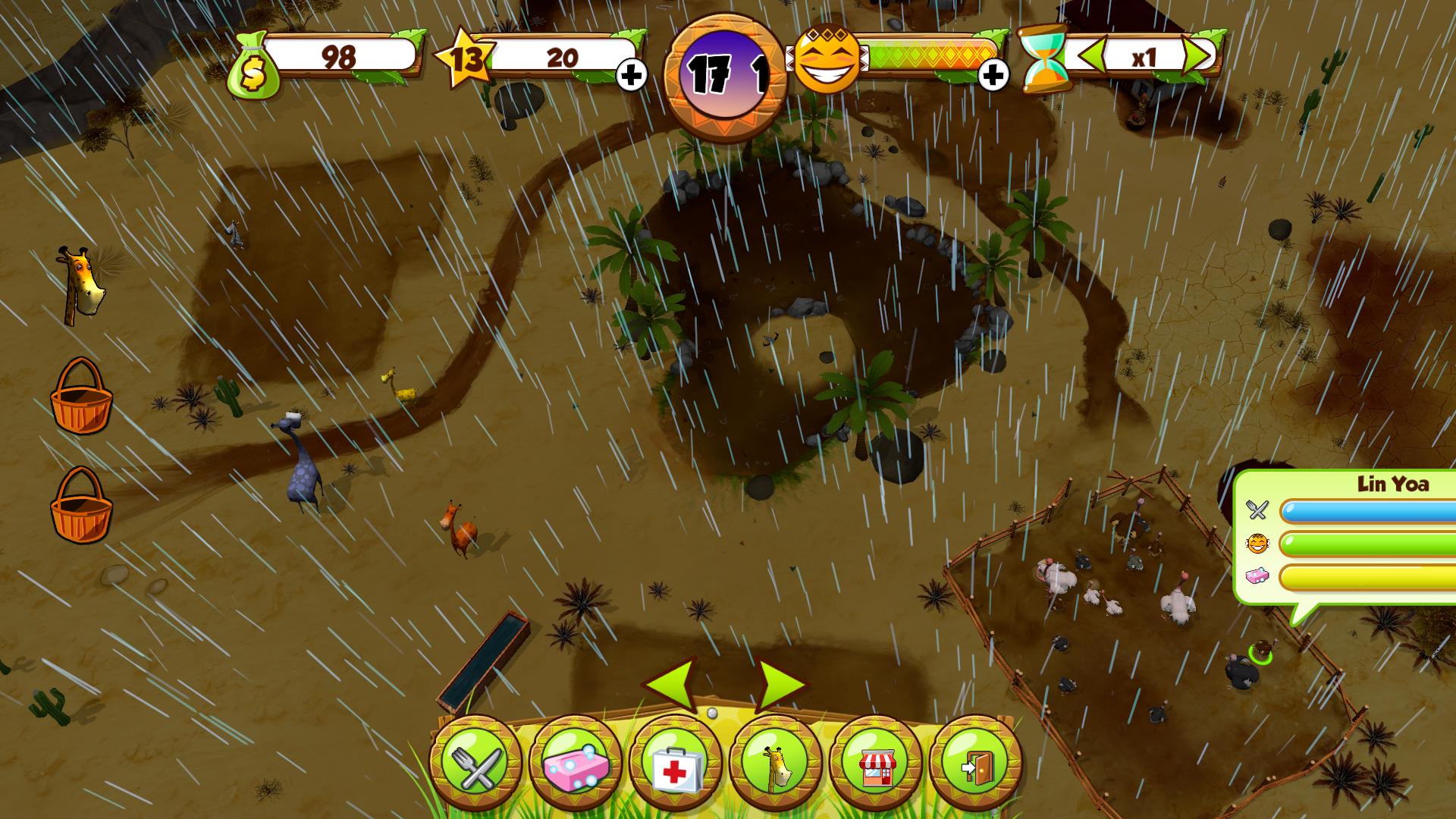Increase game speed with right arrow
Screen dimensions: 1456x819
coord(1196,55)
